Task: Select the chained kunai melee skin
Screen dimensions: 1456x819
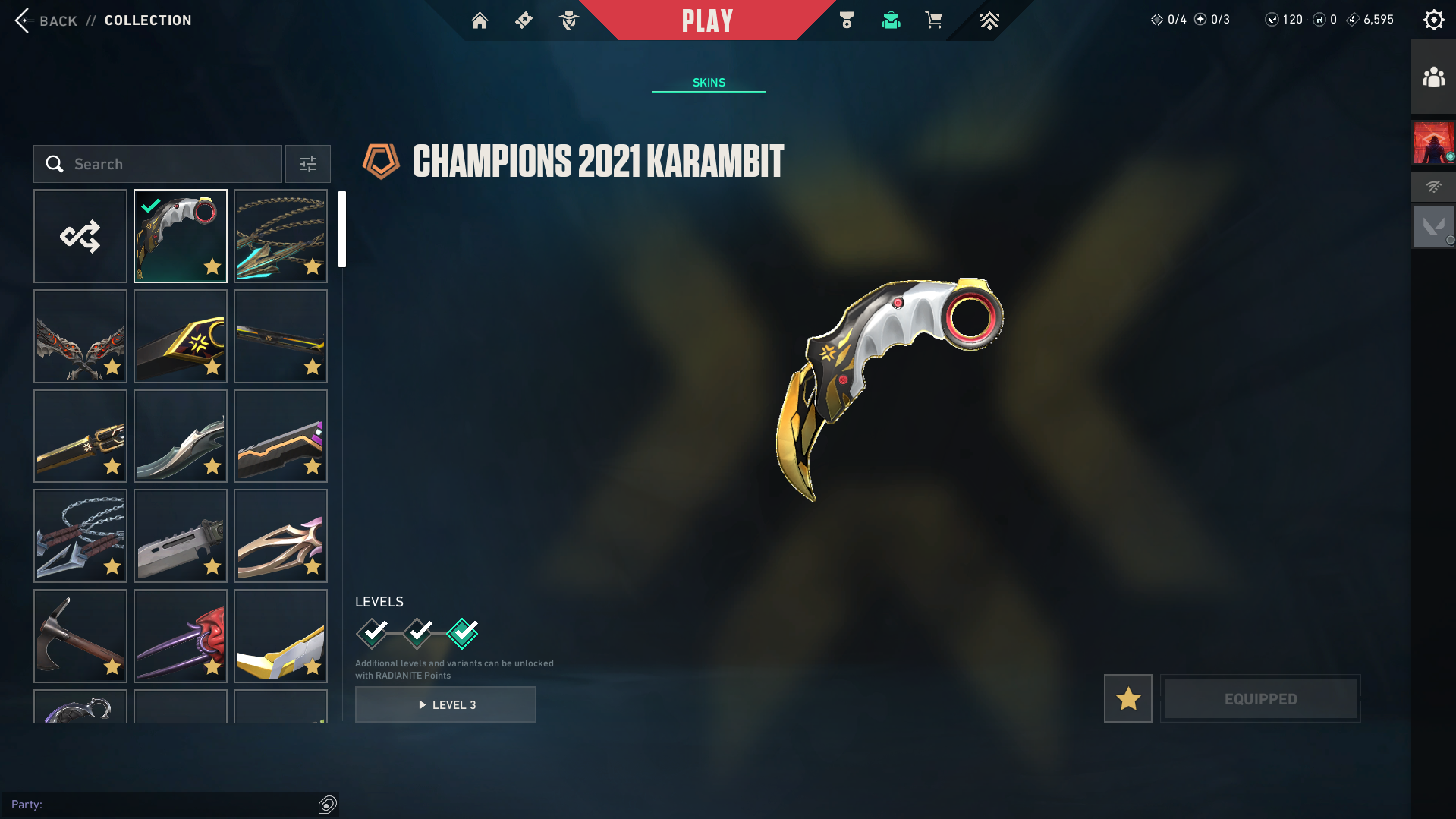Action: [80, 536]
